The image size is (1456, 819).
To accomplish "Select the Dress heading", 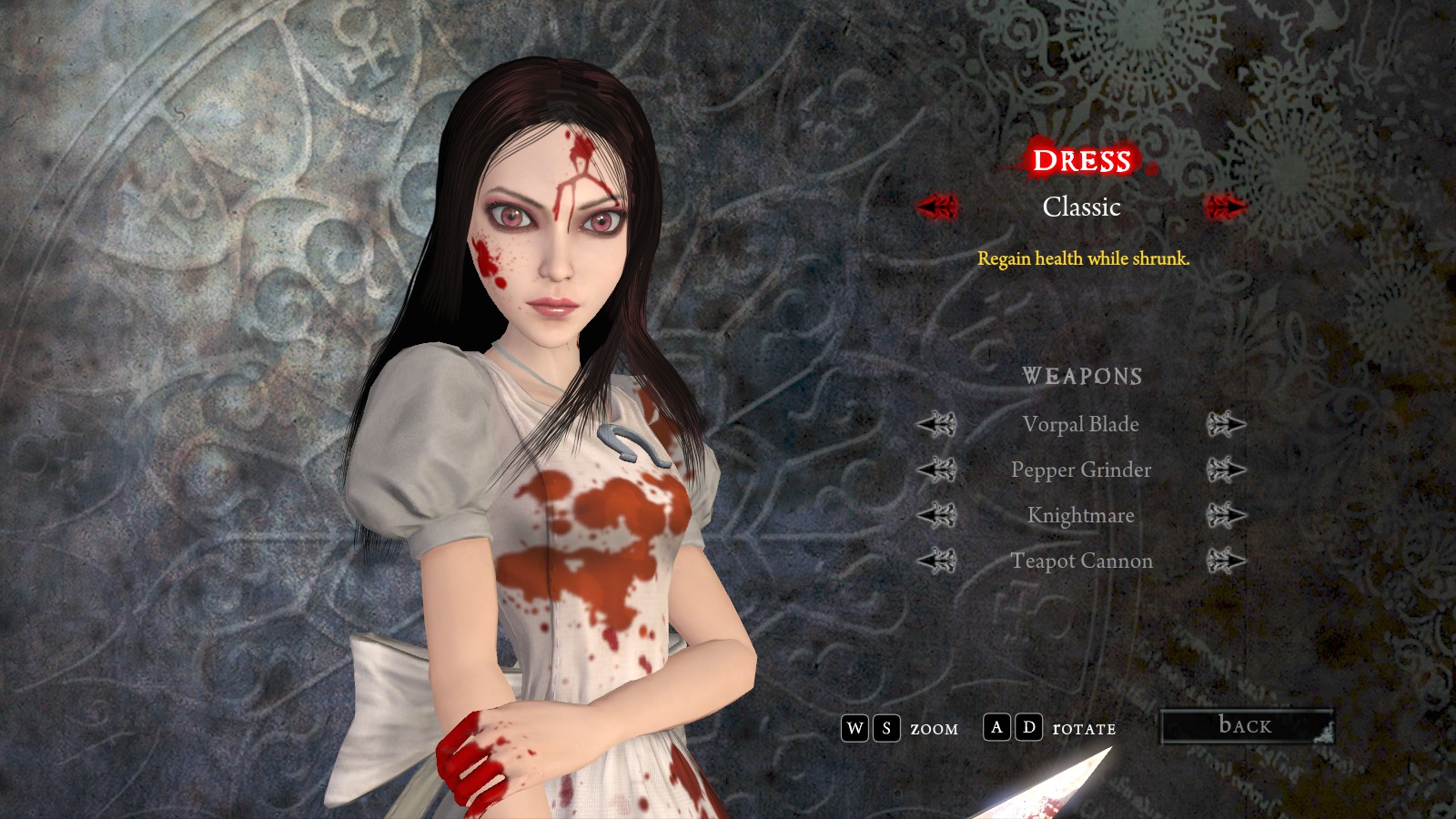I will click(x=1081, y=161).
